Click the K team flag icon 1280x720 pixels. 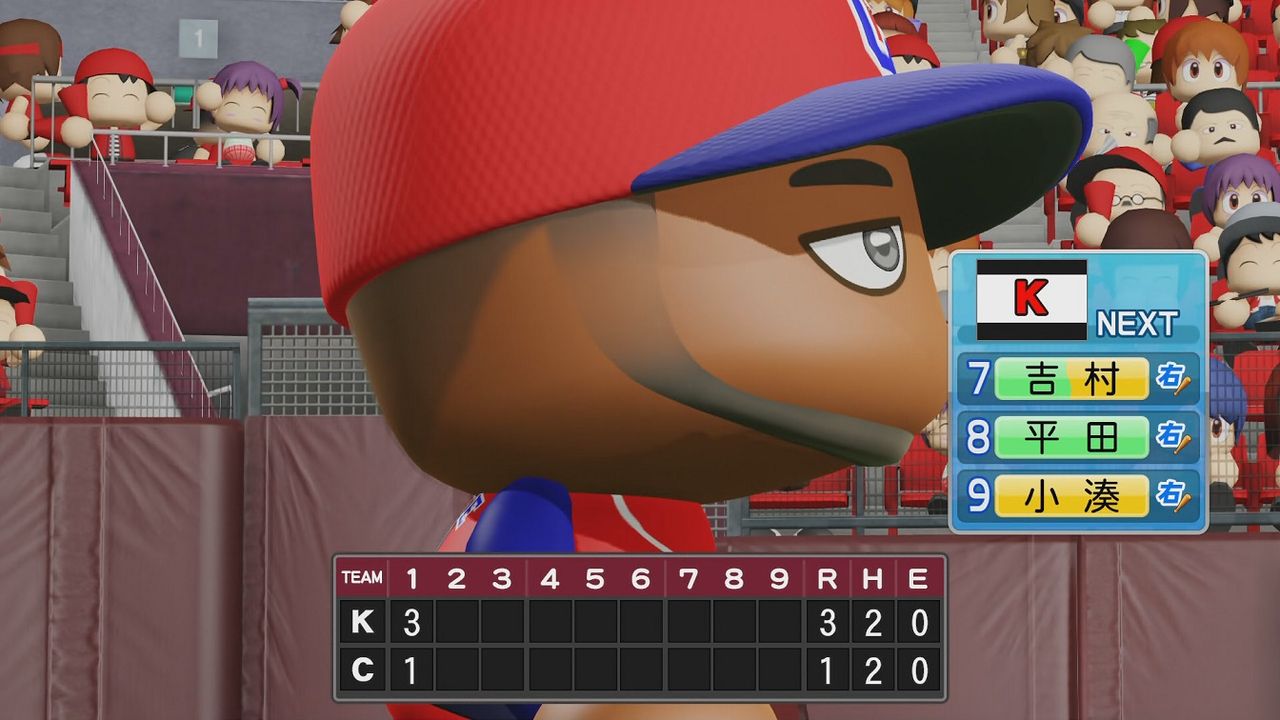[1031, 300]
